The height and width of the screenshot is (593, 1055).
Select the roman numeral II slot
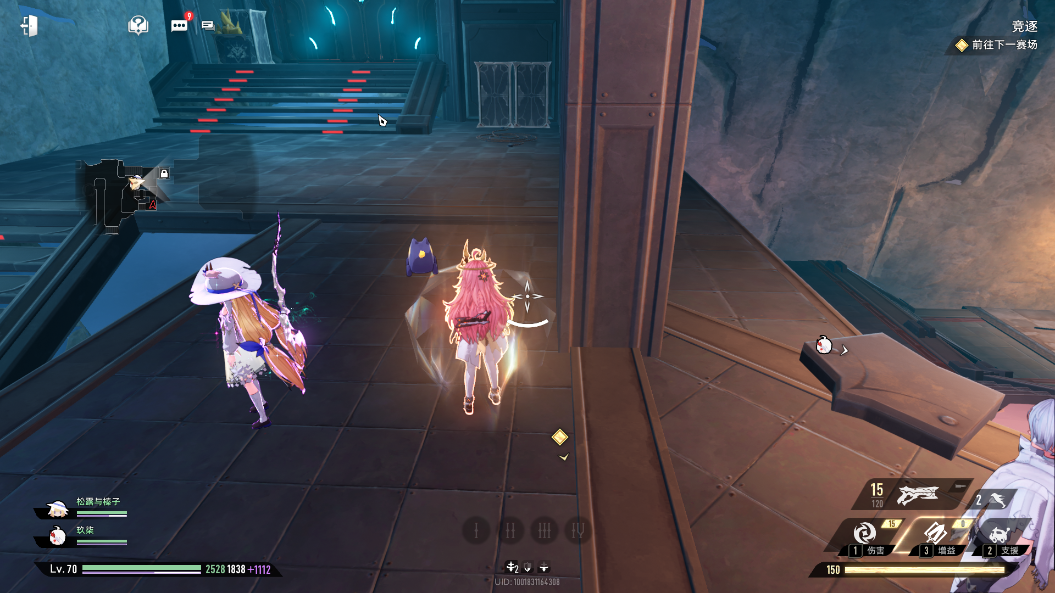[x=510, y=530]
